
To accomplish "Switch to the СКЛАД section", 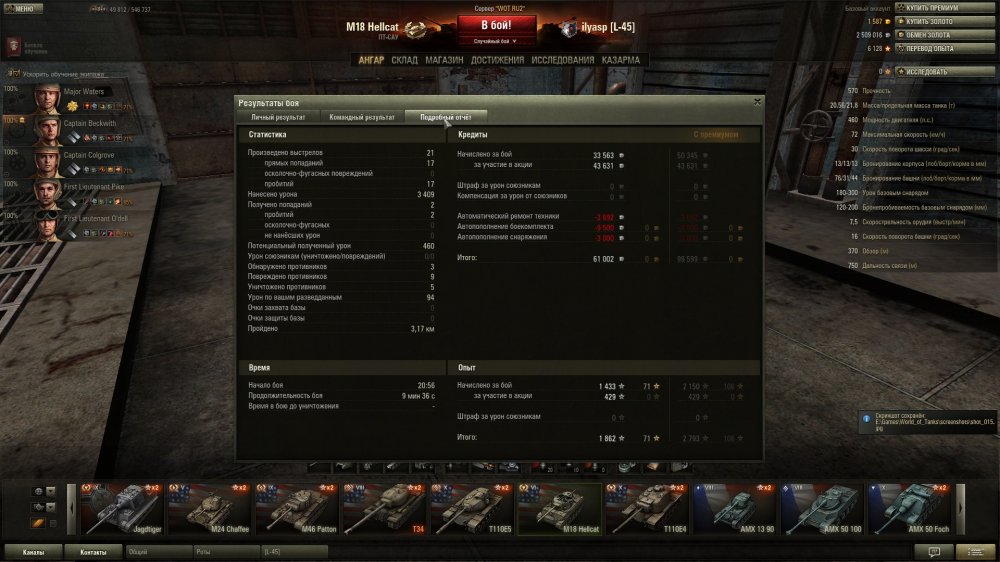I will coord(405,60).
